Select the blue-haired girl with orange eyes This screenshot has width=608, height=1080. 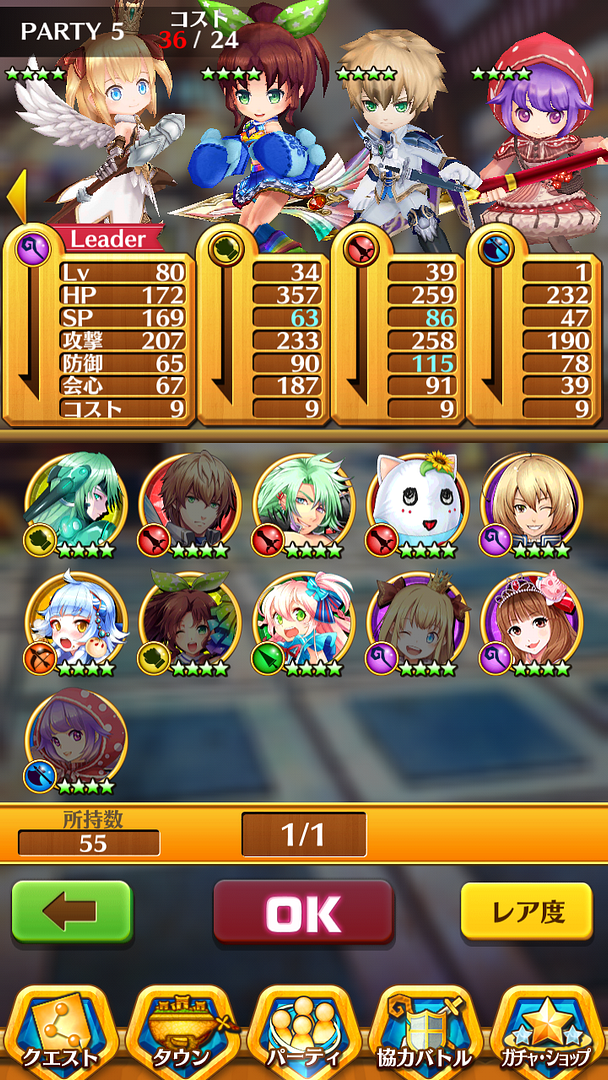tap(76, 622)
